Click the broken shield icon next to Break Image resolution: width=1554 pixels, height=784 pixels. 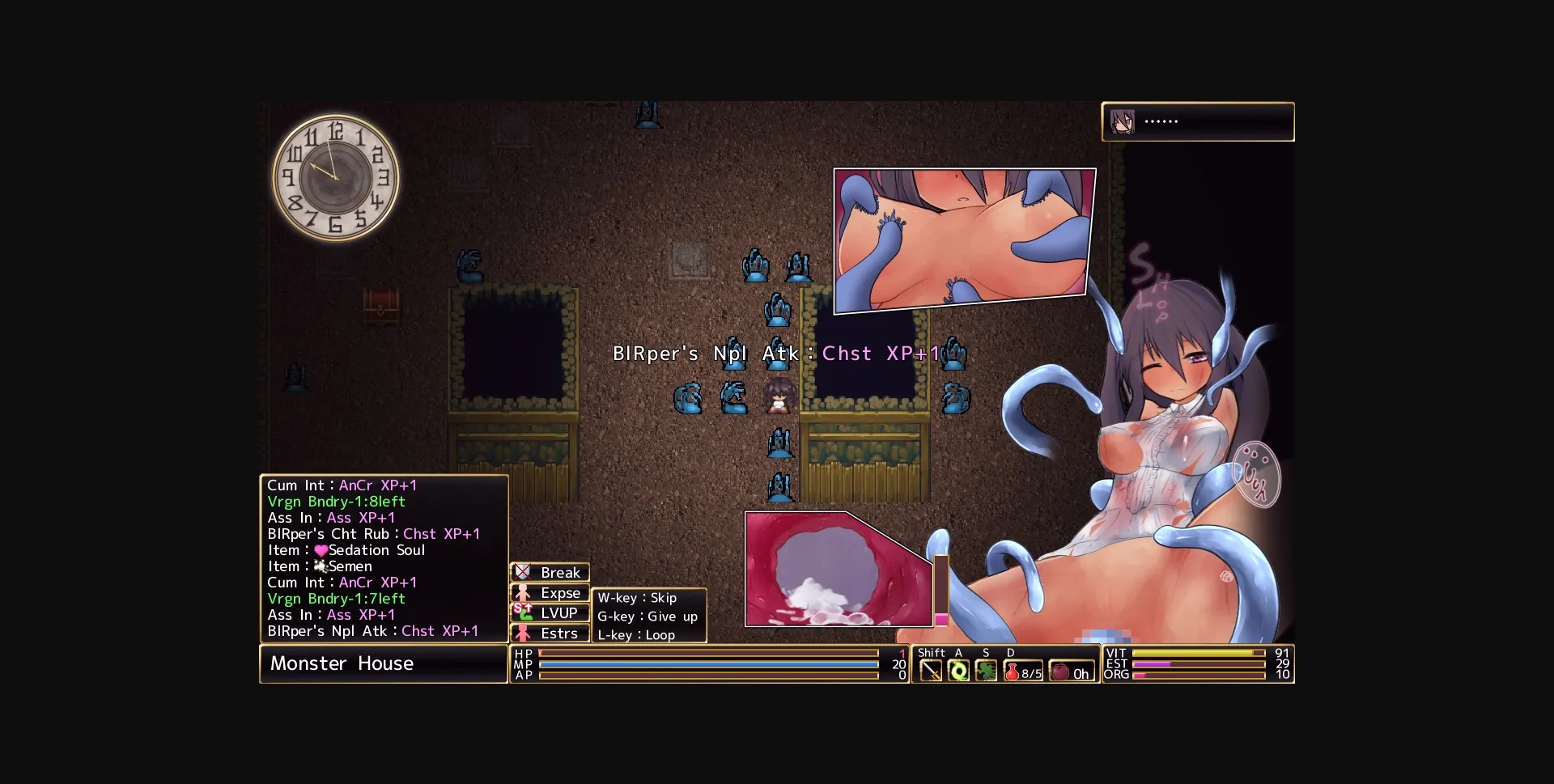[x=523, y=572]
